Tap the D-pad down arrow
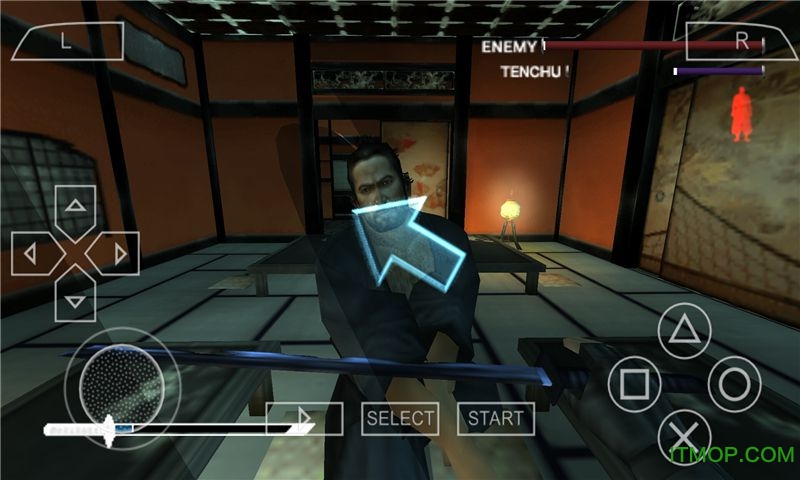This screenshot has height=480, width=800. (x=75, y=297)
